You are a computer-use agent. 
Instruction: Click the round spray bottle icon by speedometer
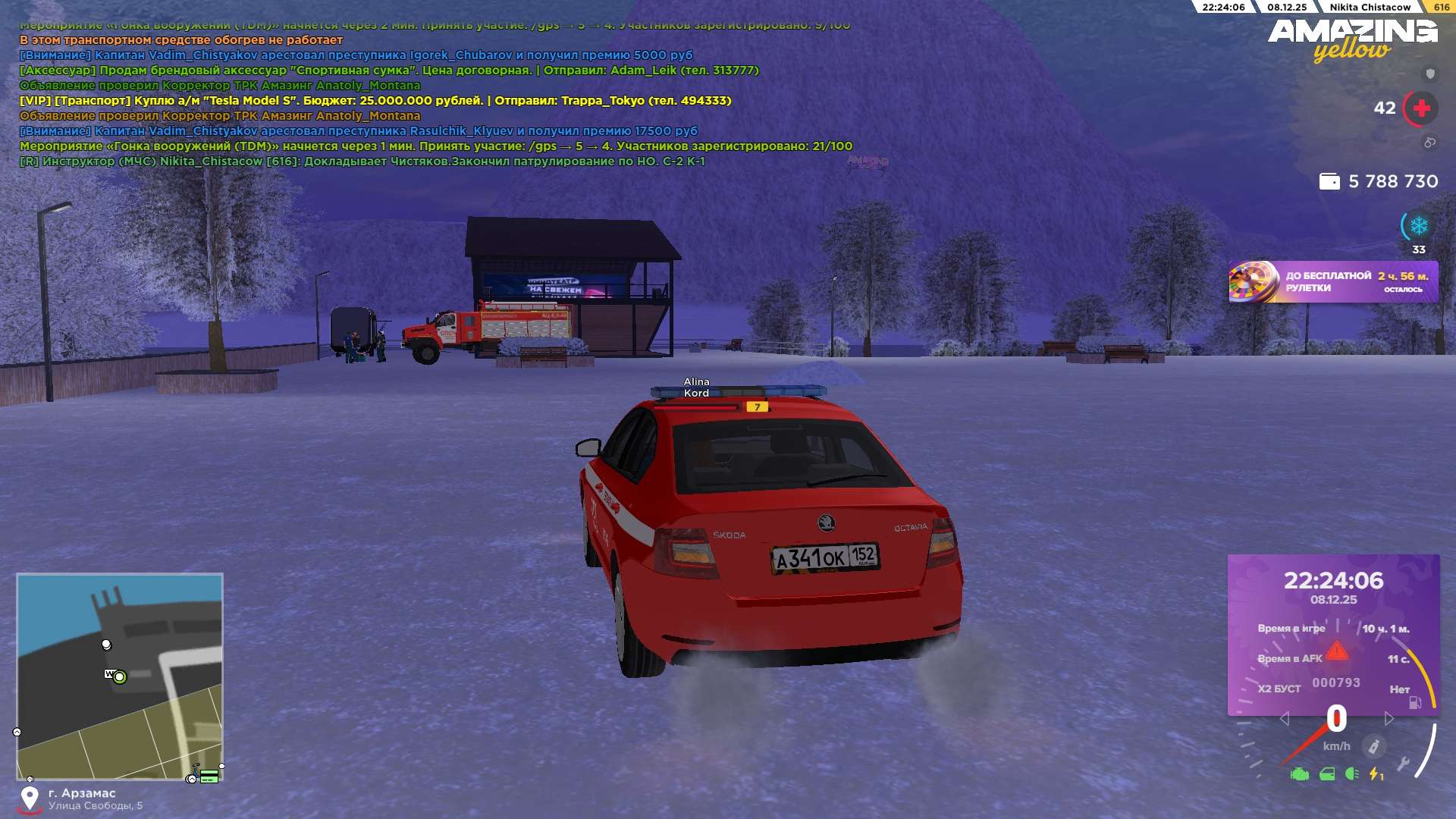click(x=1373, y=746)
